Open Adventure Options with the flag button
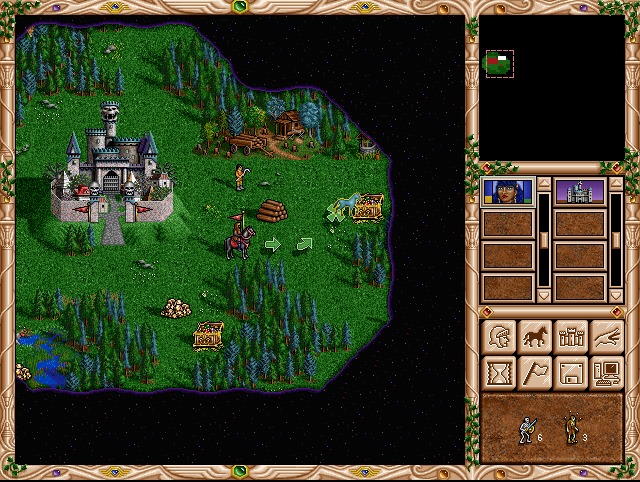This screenshot has width=640, height=482. [533, 372]
